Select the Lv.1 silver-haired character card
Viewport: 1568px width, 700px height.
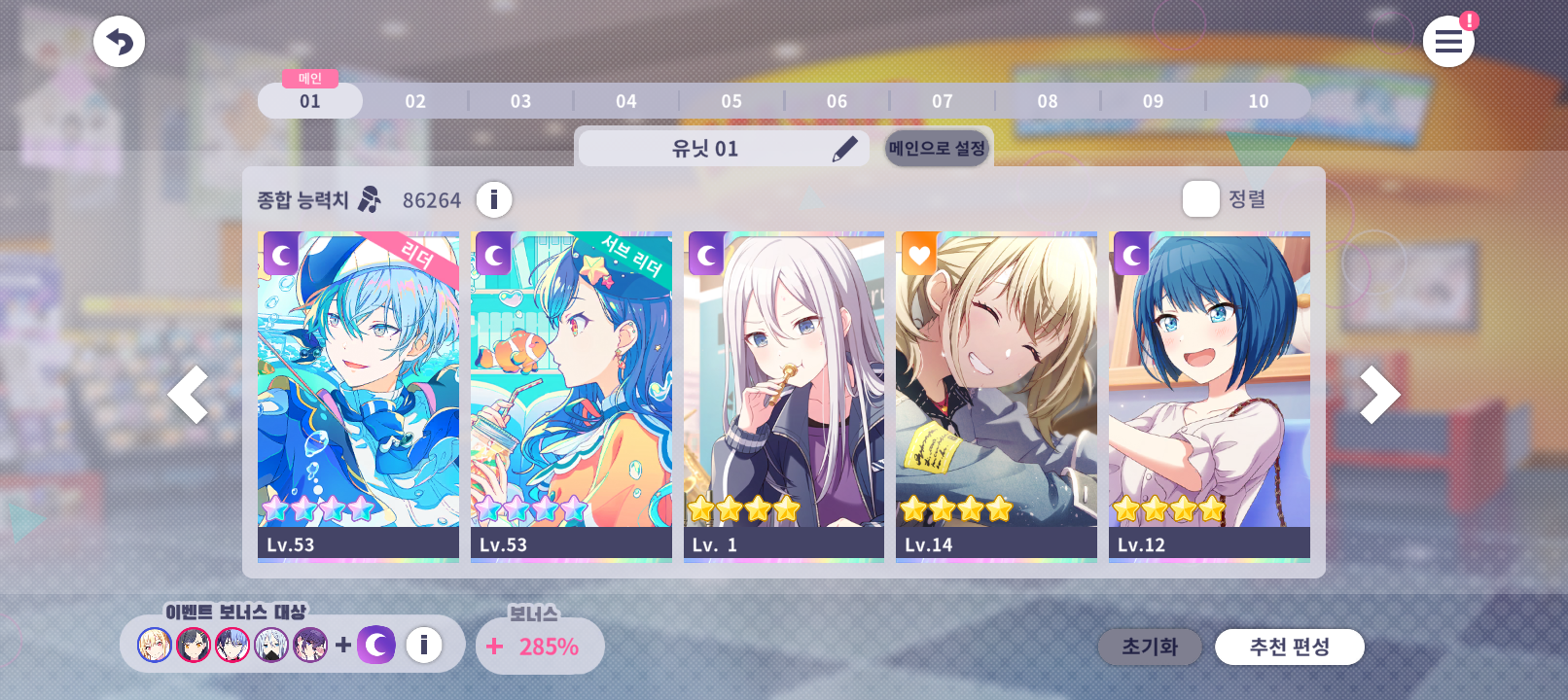coord(784,395)
